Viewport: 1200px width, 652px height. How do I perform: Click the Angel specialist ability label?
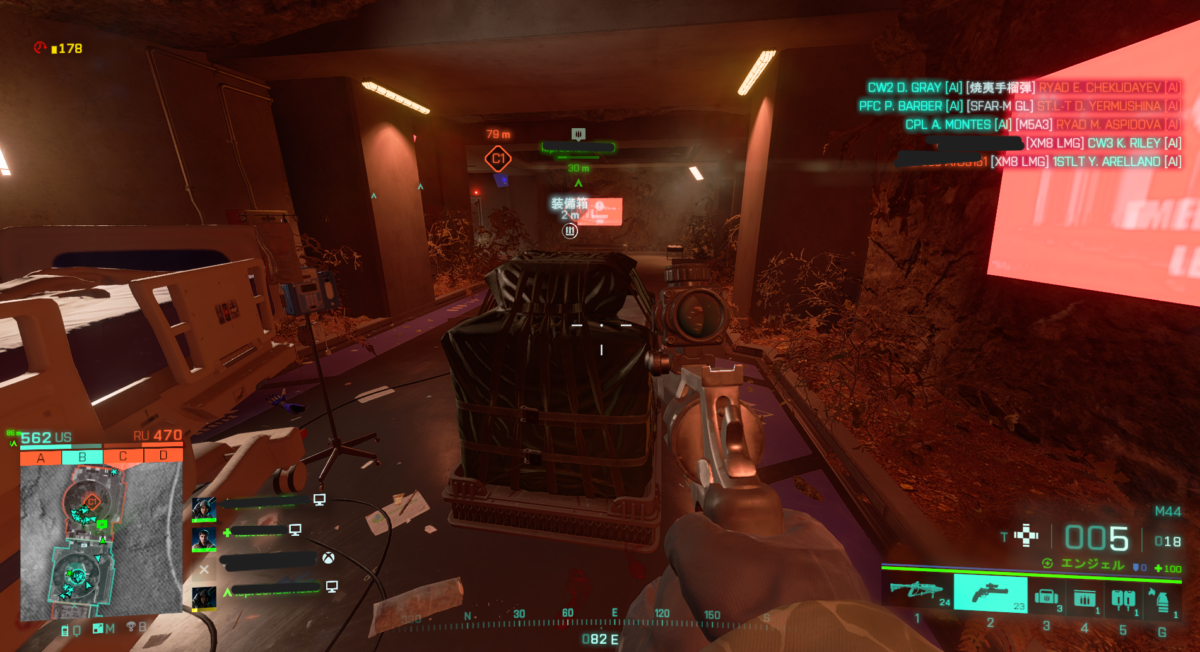[x=1089, y=565]
